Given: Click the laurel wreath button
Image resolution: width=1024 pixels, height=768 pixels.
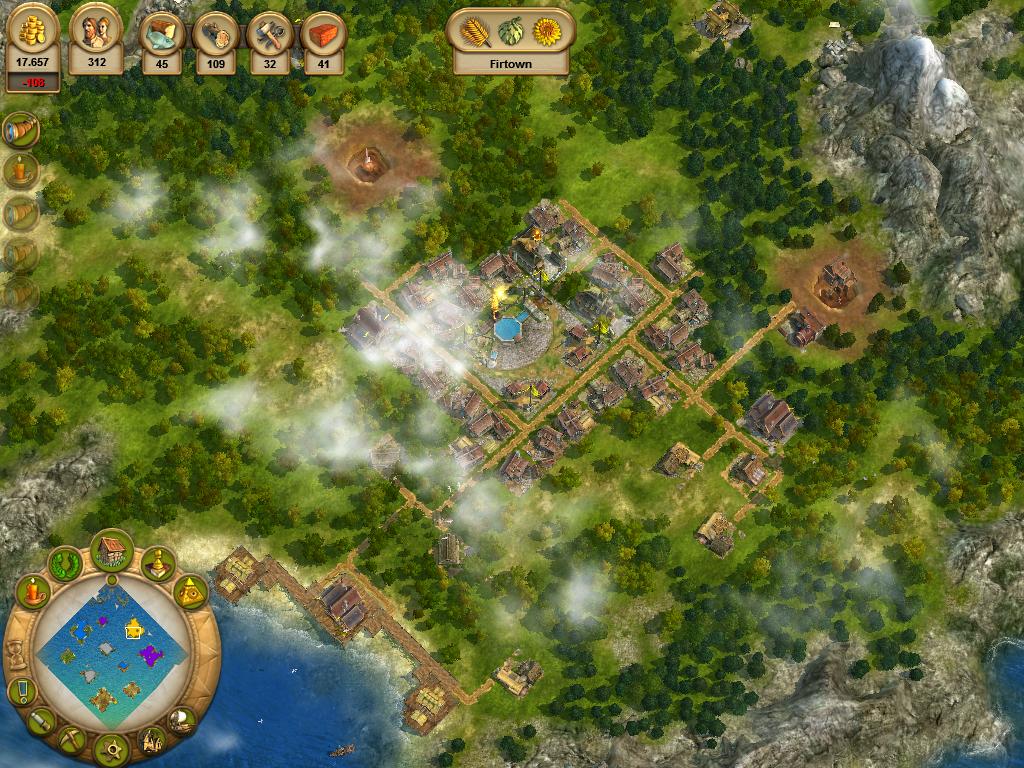Looking at the screenshot, I should (66, 564).
